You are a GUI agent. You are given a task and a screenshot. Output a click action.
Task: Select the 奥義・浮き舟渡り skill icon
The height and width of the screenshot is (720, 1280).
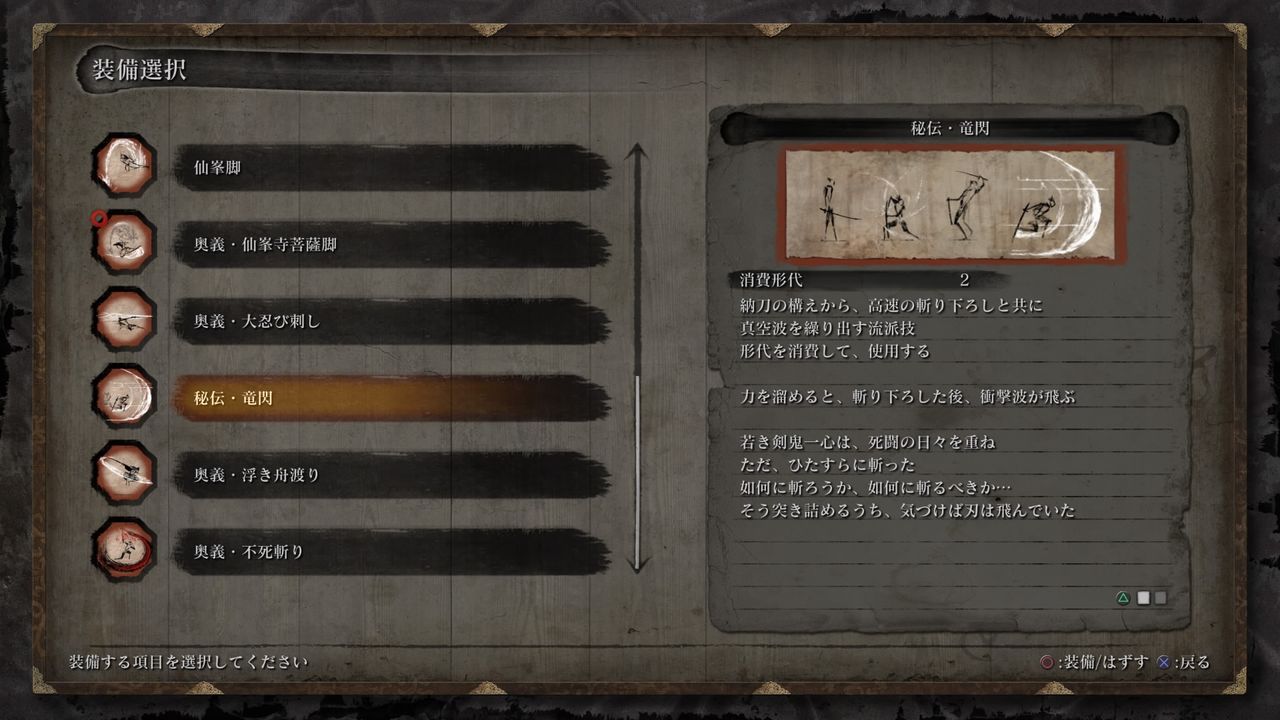(123, 475)
